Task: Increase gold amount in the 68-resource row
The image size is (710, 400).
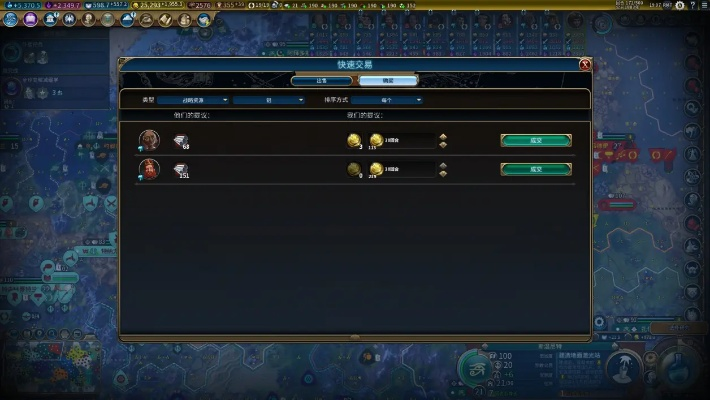Action: pos(443,136)
